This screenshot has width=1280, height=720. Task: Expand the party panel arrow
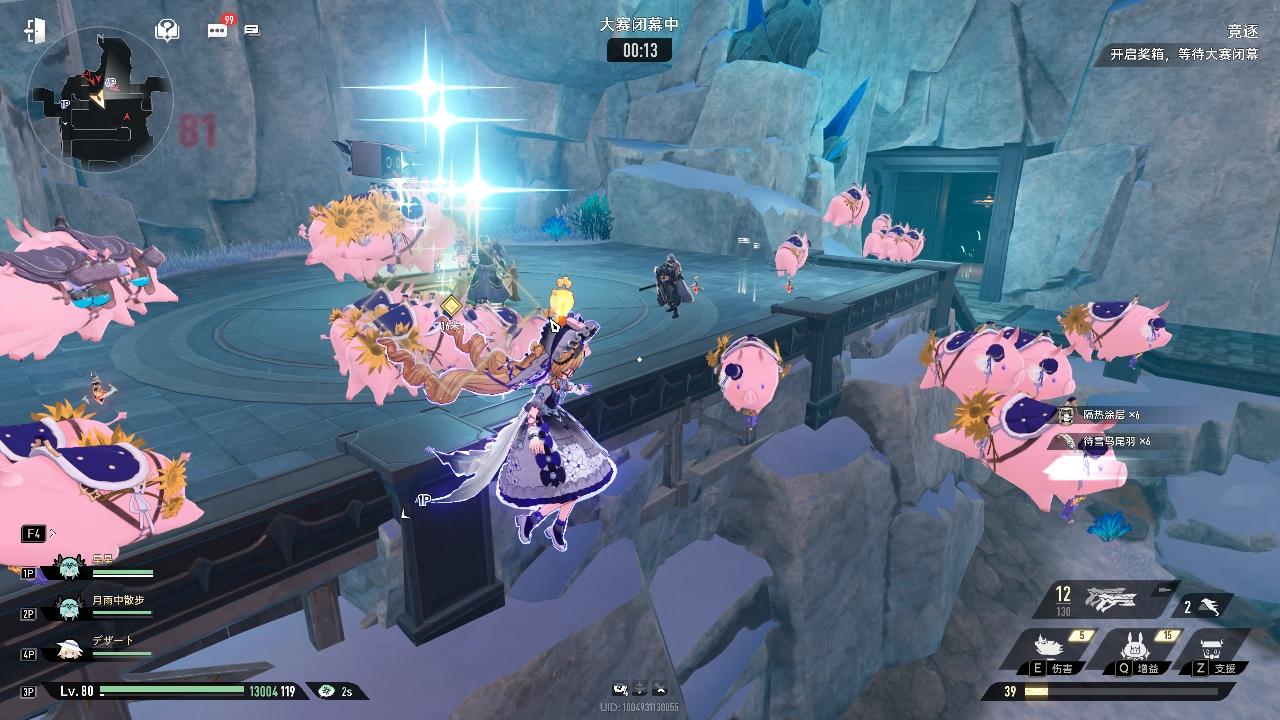52,533
